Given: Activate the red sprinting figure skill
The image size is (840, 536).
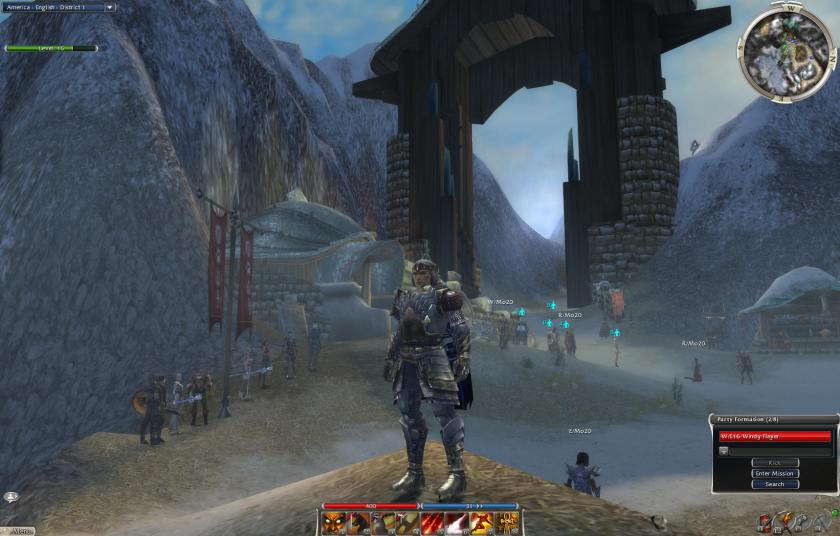Looking at the screenshot, I should [x=482, y=522].
